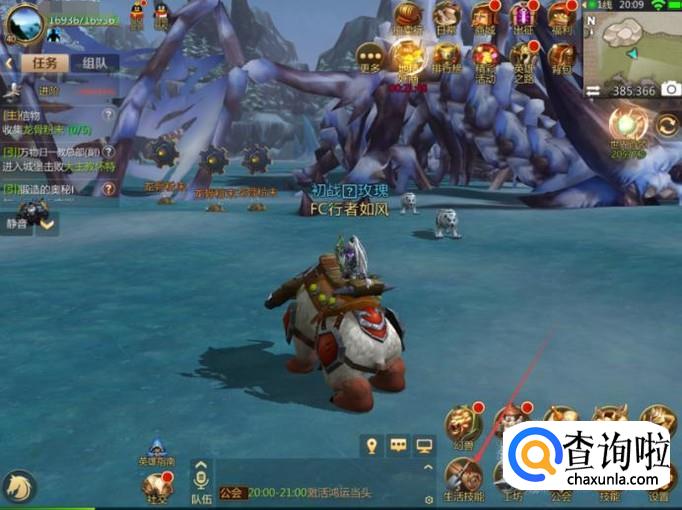Image resolution: width=682 pixels, height=510 pixels.
Task: Select the 收集龙骨粉末 main quest entry
Action: click(55, 122)
